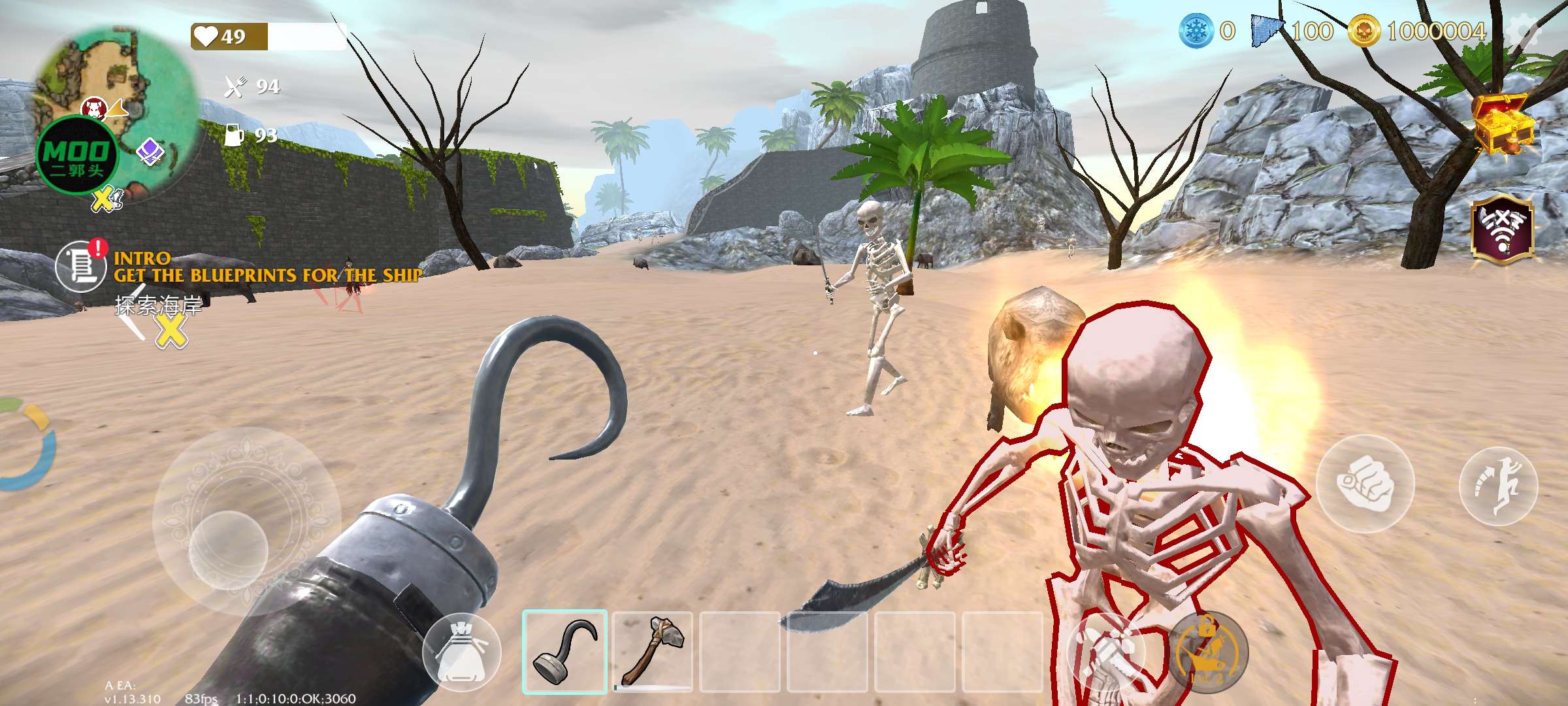Tap the locked level 2 ability
Viewport: 1568px width, 706px height.
(1207, 652)
